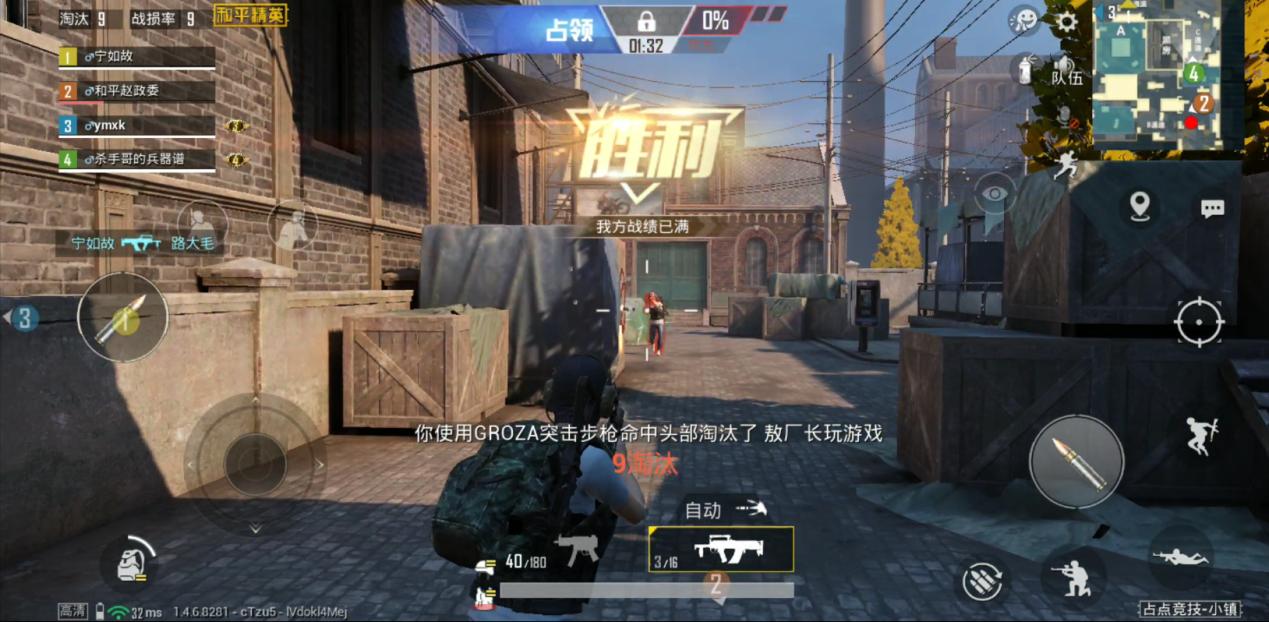Place a location pin marker
The width and height of the screenshot is (1269, 622).
[x=1139, y=207]
